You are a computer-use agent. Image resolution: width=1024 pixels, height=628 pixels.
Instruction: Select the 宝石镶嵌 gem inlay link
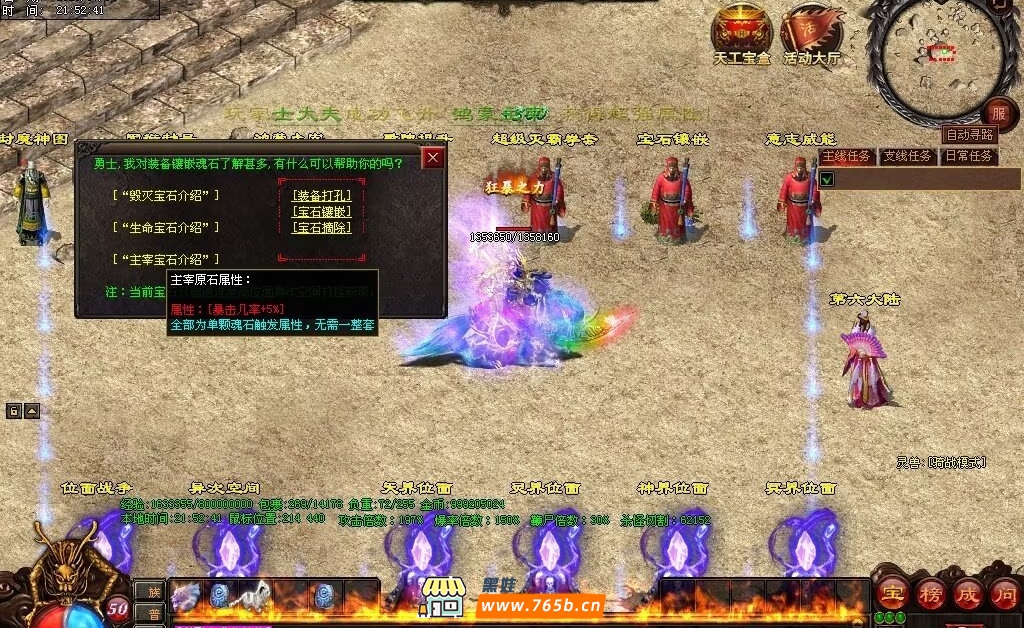(321, 211)
